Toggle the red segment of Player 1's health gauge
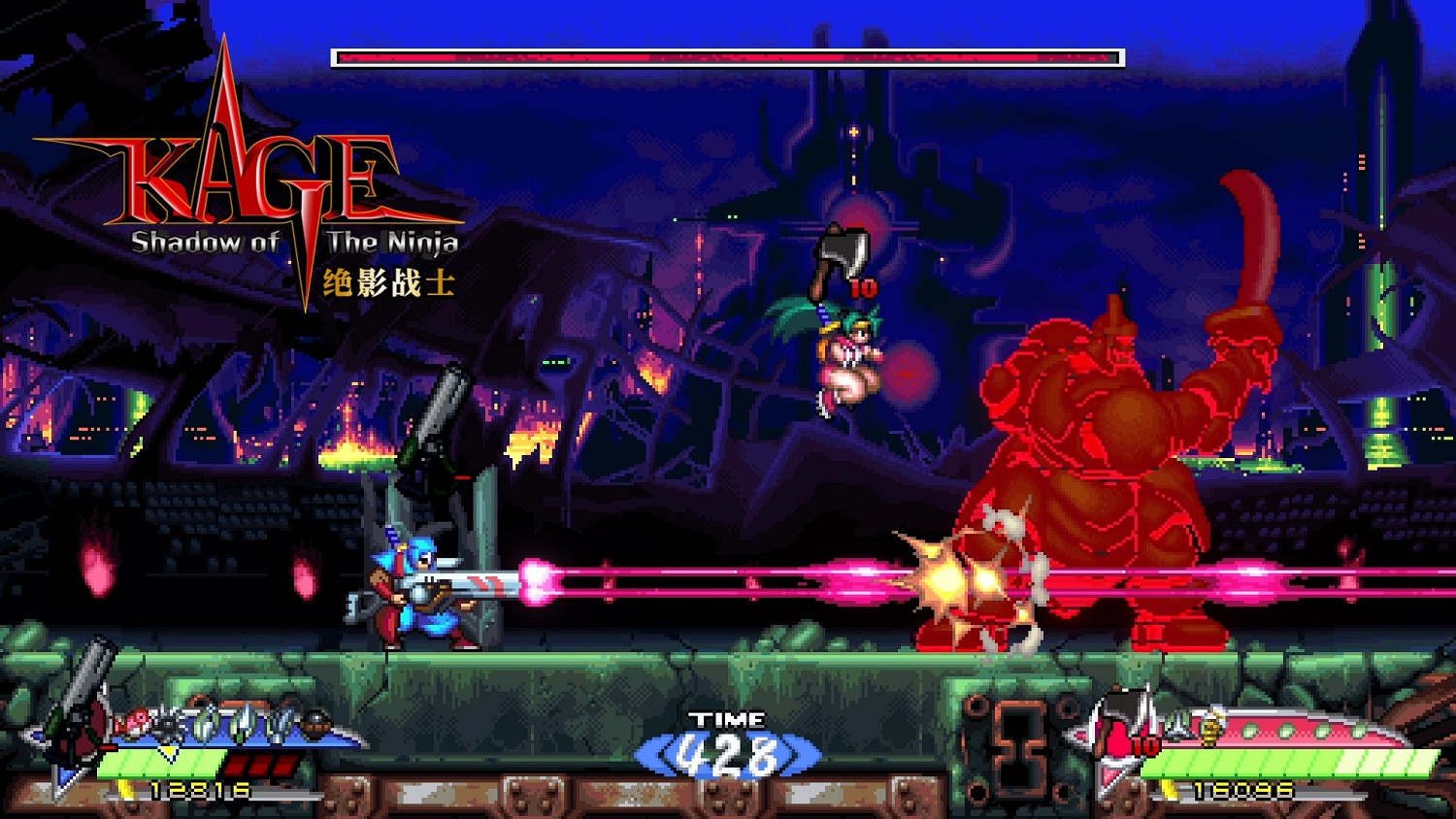The image size is (1456, 819). click(258, 764)
